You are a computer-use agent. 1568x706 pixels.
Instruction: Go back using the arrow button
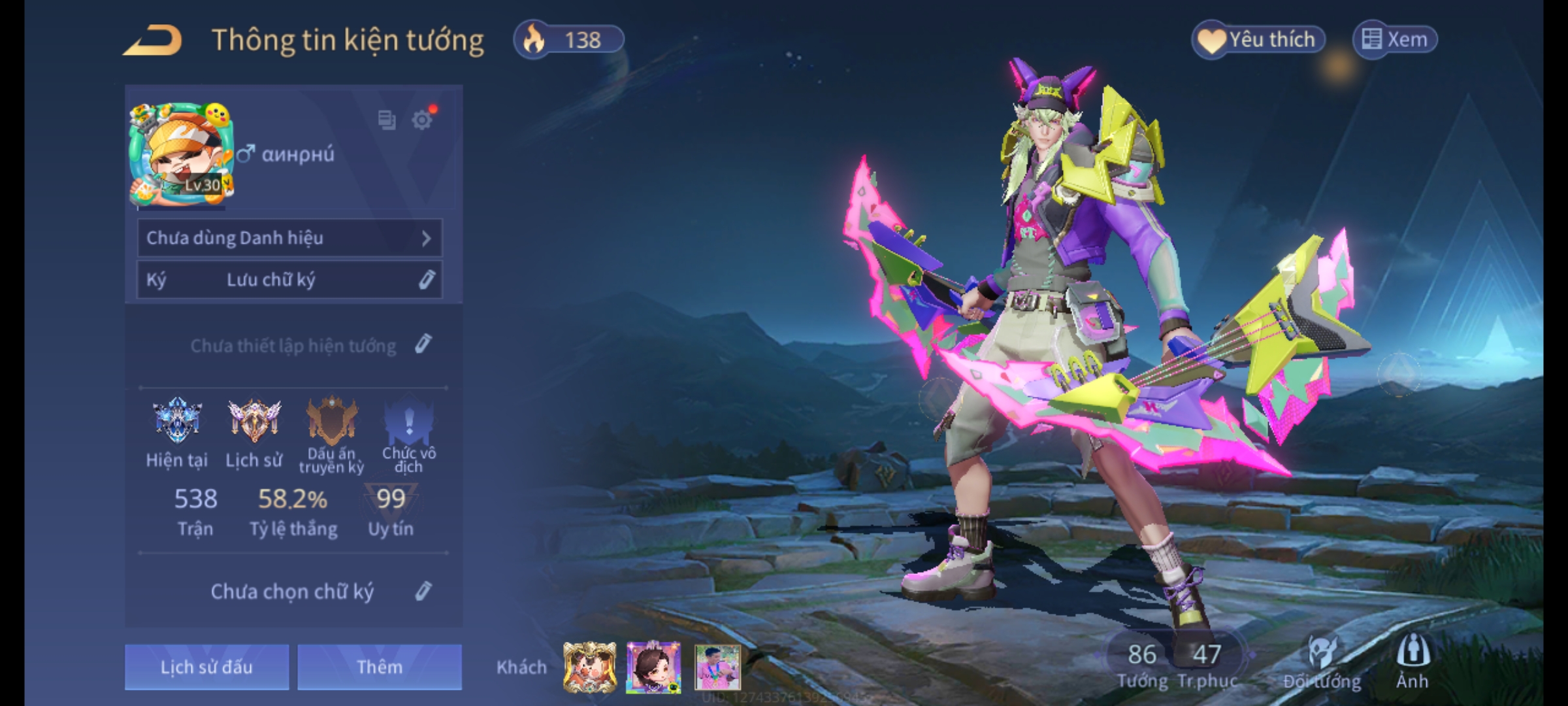152,41
